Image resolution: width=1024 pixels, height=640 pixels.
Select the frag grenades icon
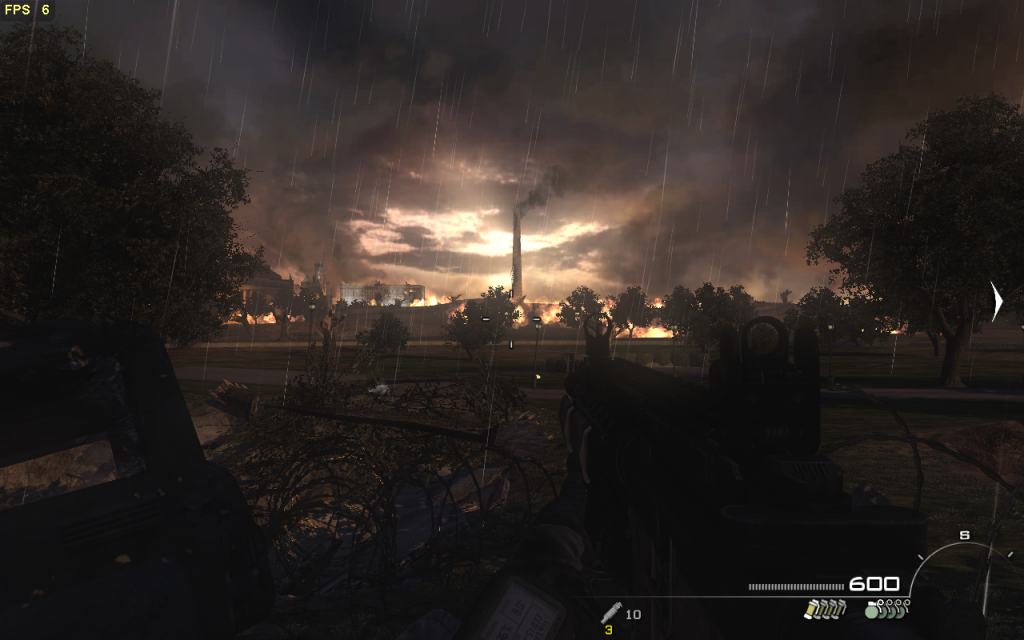tap(886, 609)
